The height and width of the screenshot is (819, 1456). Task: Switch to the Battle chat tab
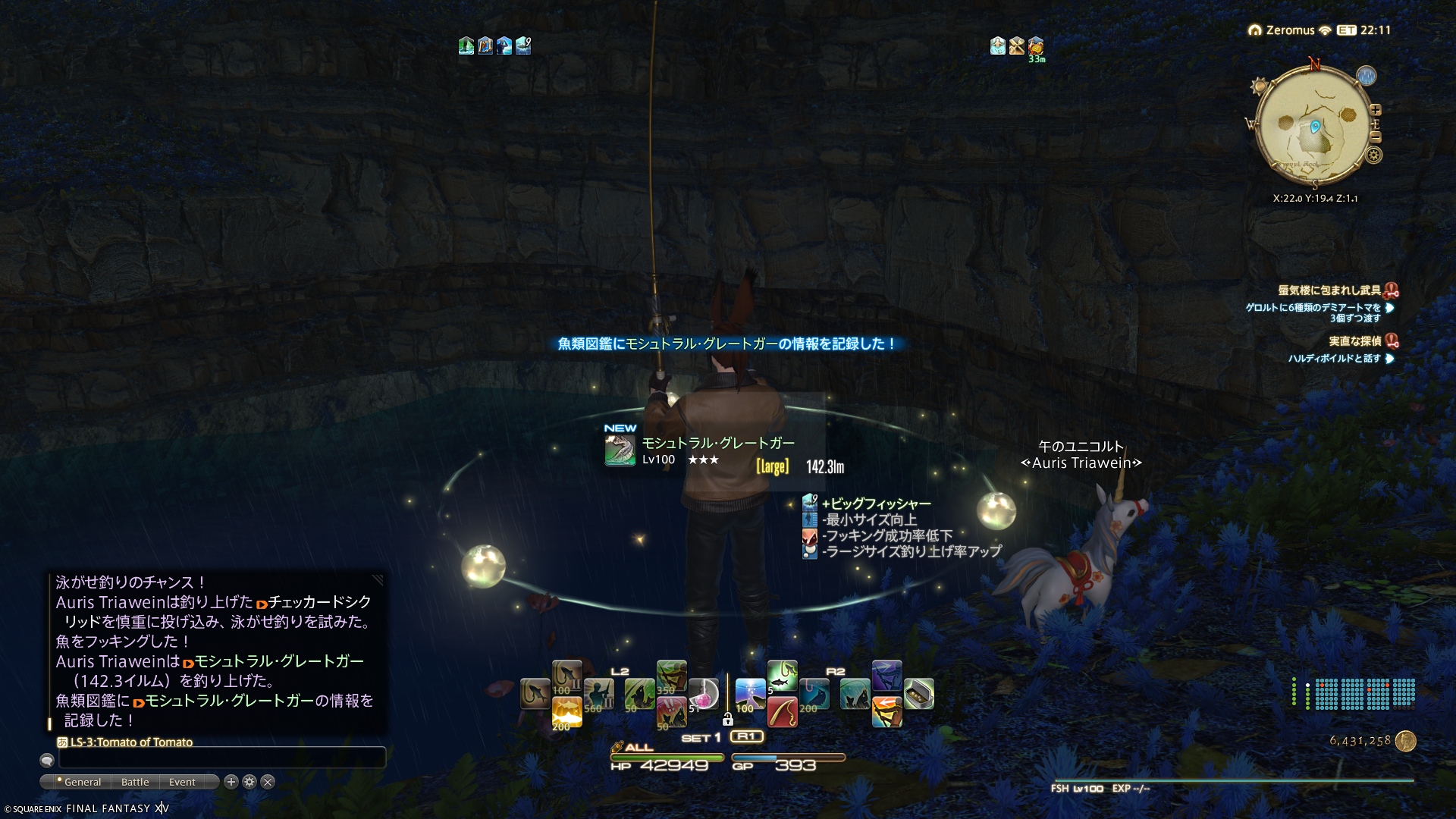pos(135,782)
